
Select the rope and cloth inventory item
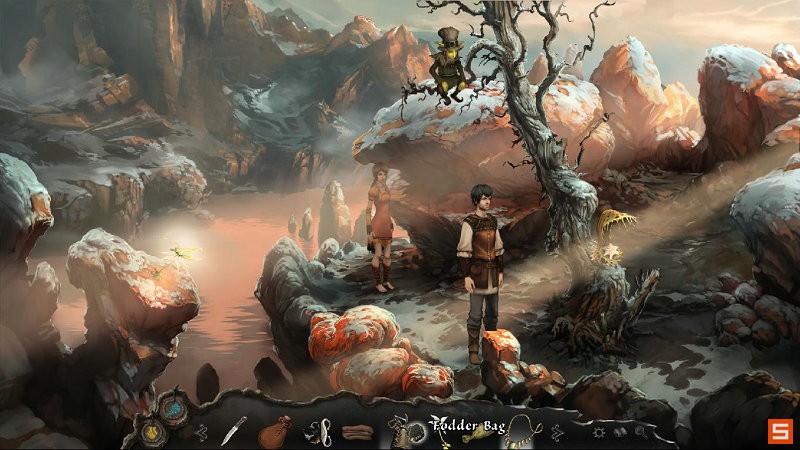(x=318, y=432)
